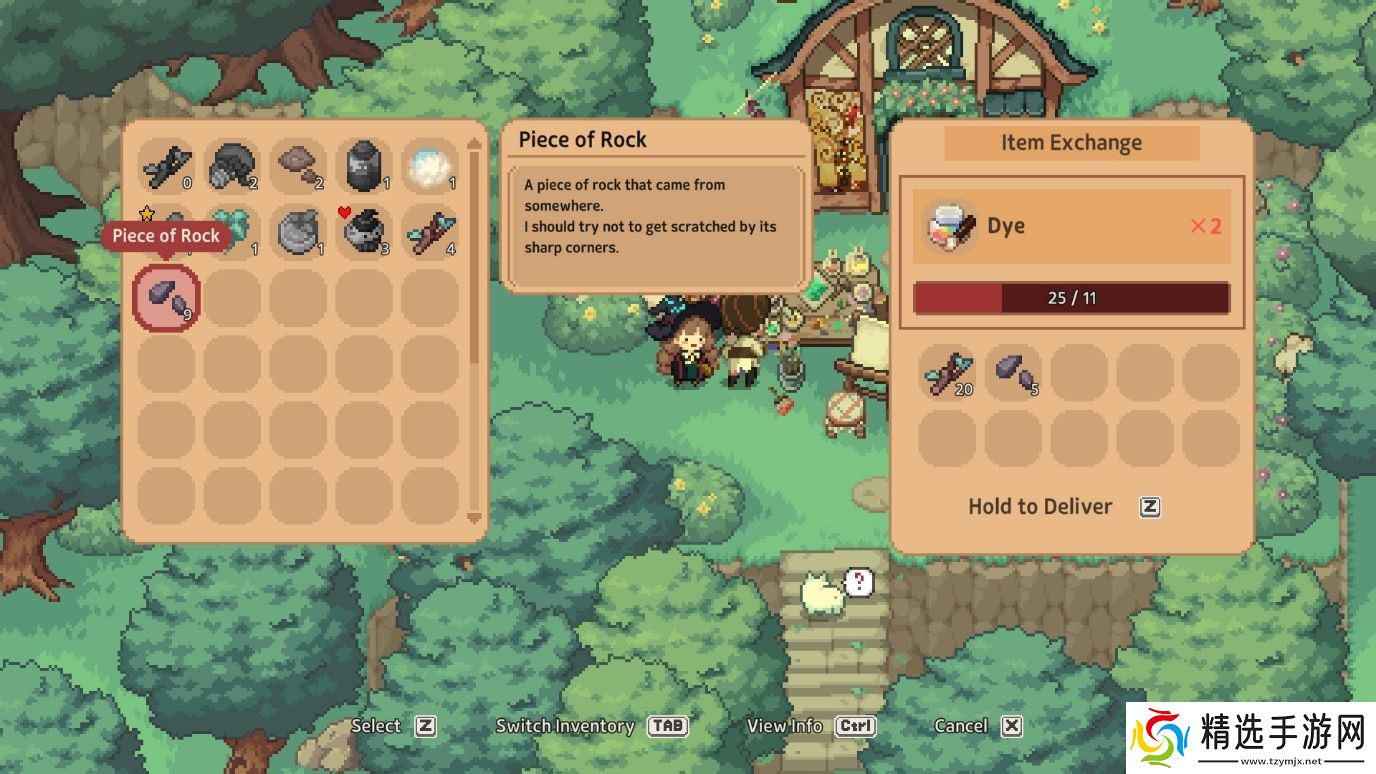
Task: Select the teal leaf plant item
Action: [x=232, y=232]
